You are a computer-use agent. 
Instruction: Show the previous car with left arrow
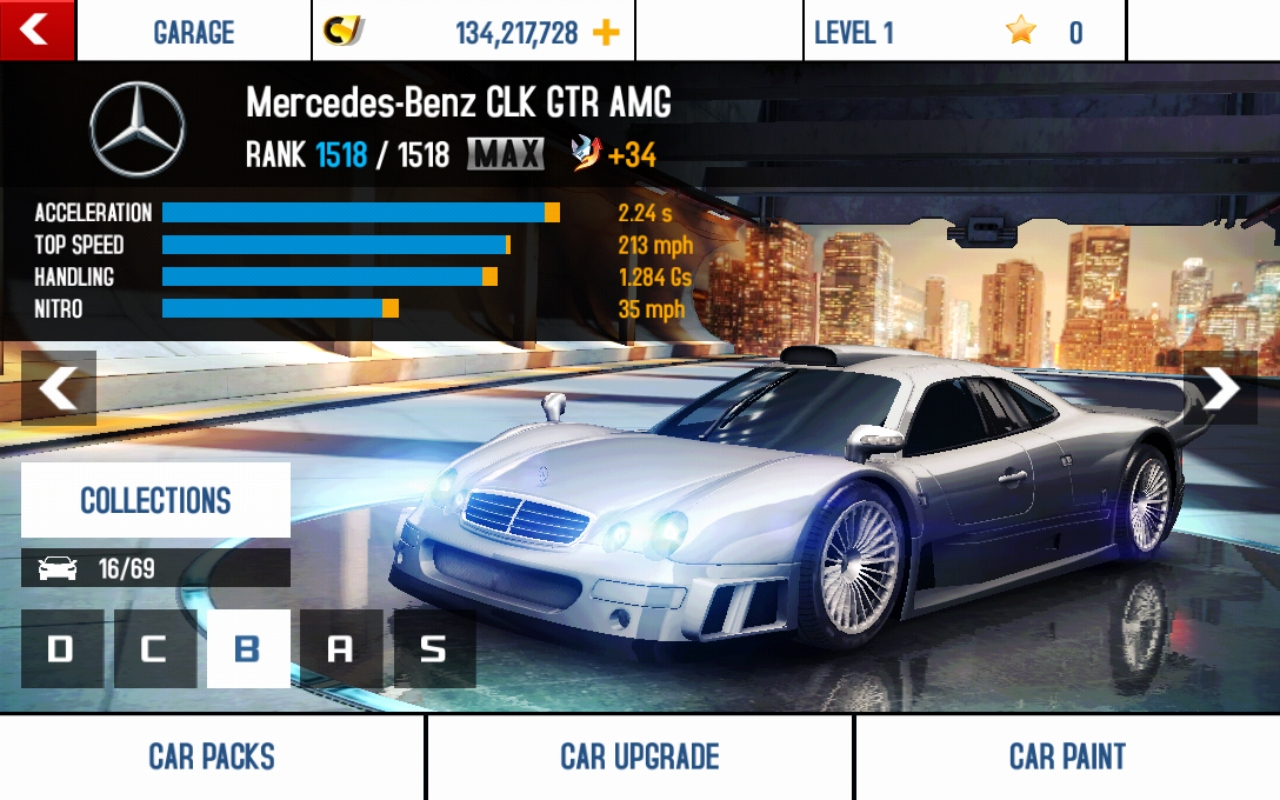59,388
